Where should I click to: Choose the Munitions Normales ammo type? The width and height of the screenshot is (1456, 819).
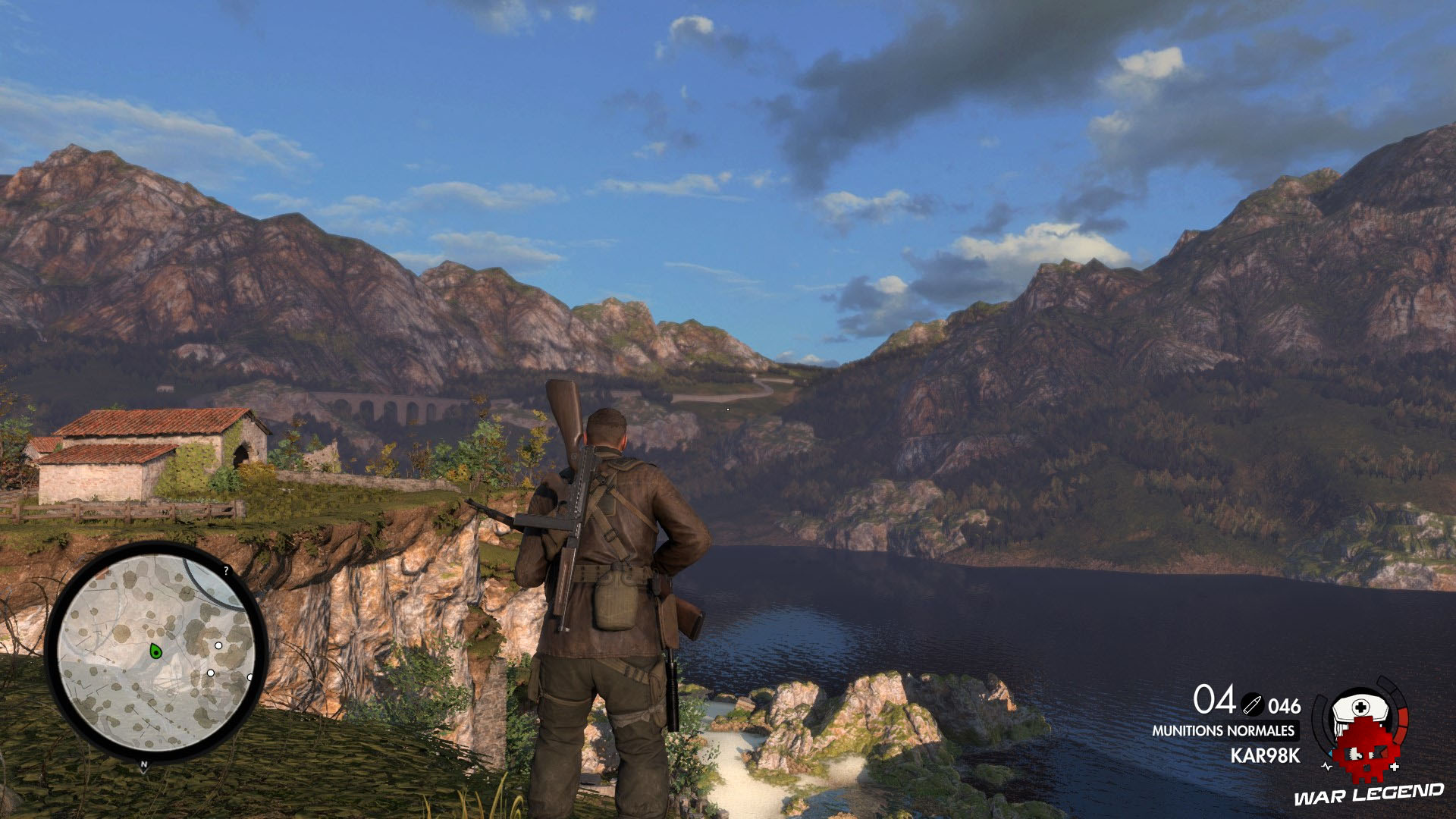click(1223, 731)
